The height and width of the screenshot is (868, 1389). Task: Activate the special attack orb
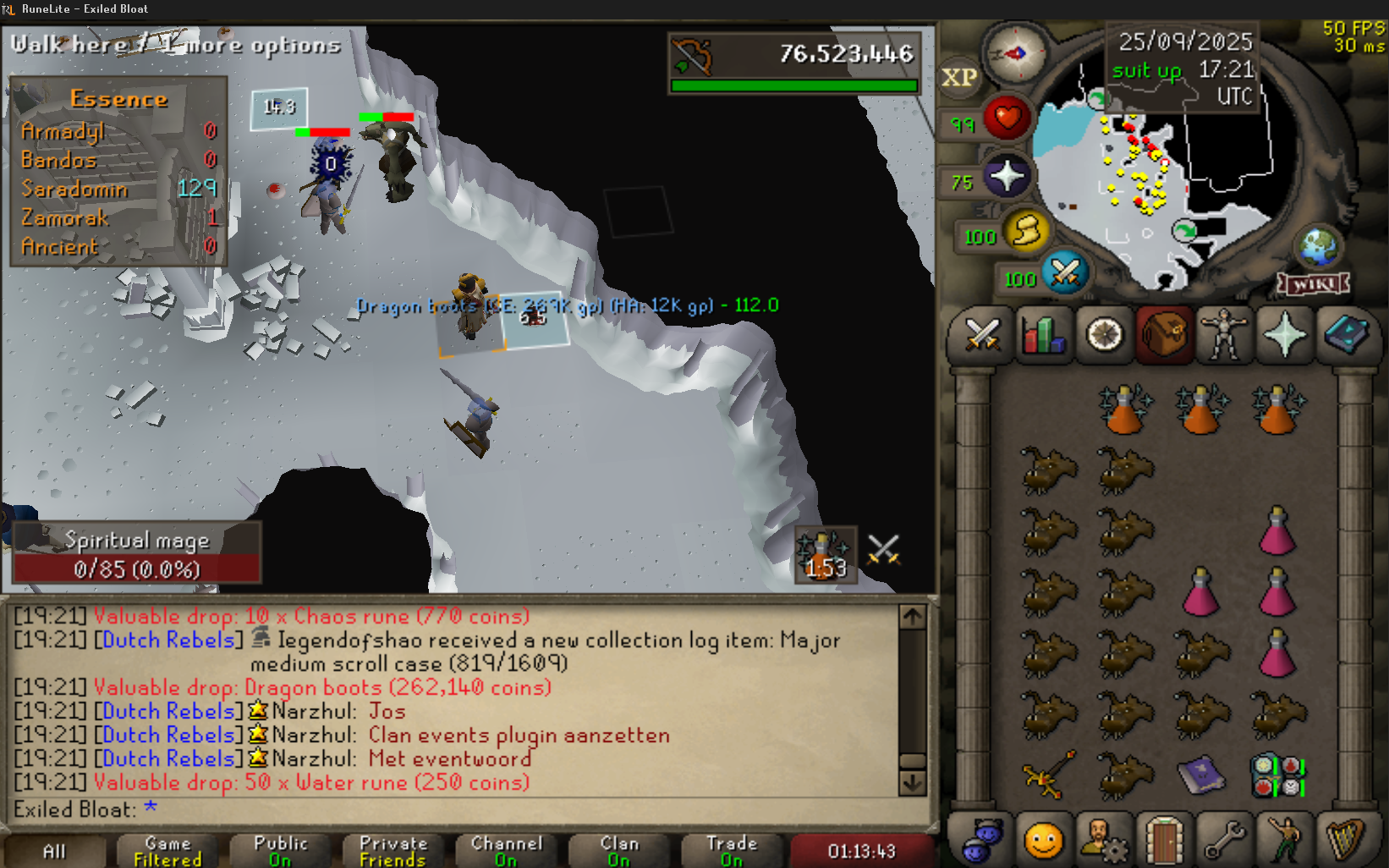[x=1065, y=273]
